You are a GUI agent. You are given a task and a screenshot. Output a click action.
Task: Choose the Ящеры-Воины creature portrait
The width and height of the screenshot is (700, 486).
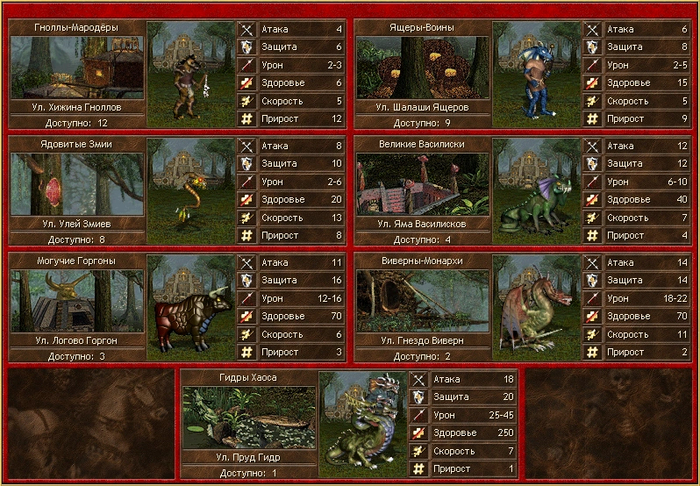(537, 73)
